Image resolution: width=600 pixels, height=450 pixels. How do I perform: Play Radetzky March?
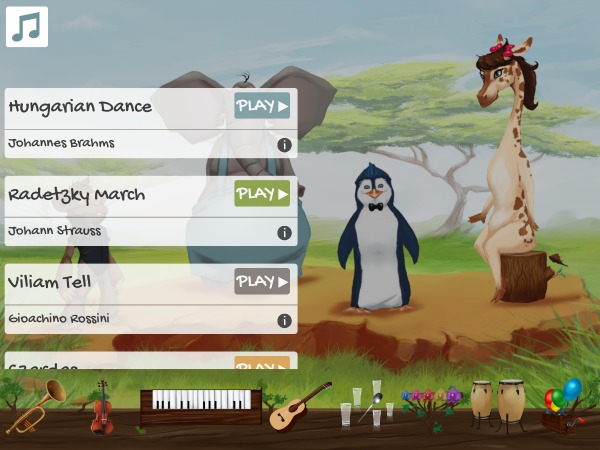pyautogui.click(x=262, y=194)
